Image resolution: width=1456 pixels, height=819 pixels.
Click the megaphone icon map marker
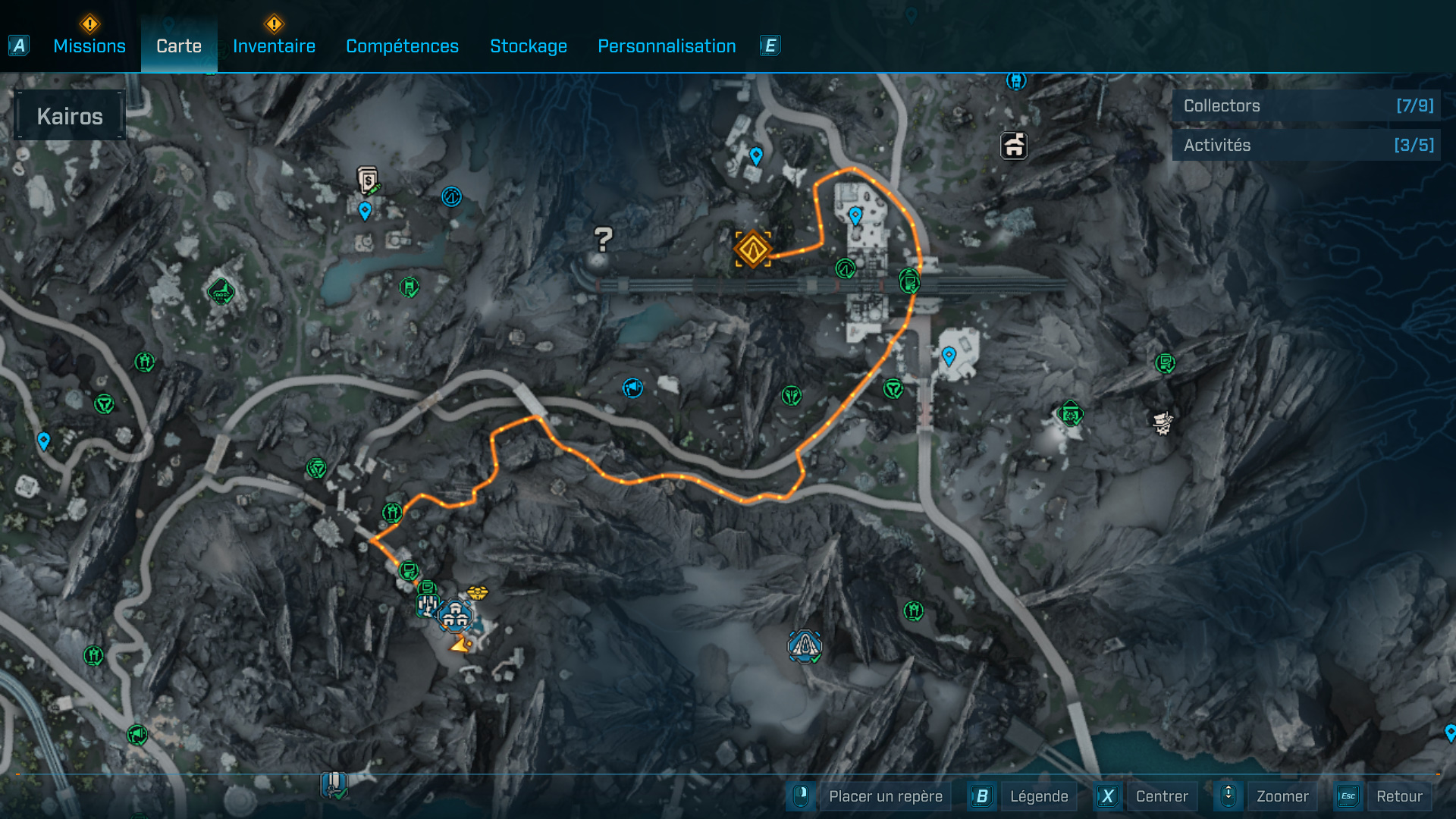pyautogui.click(x=632, y=388)
